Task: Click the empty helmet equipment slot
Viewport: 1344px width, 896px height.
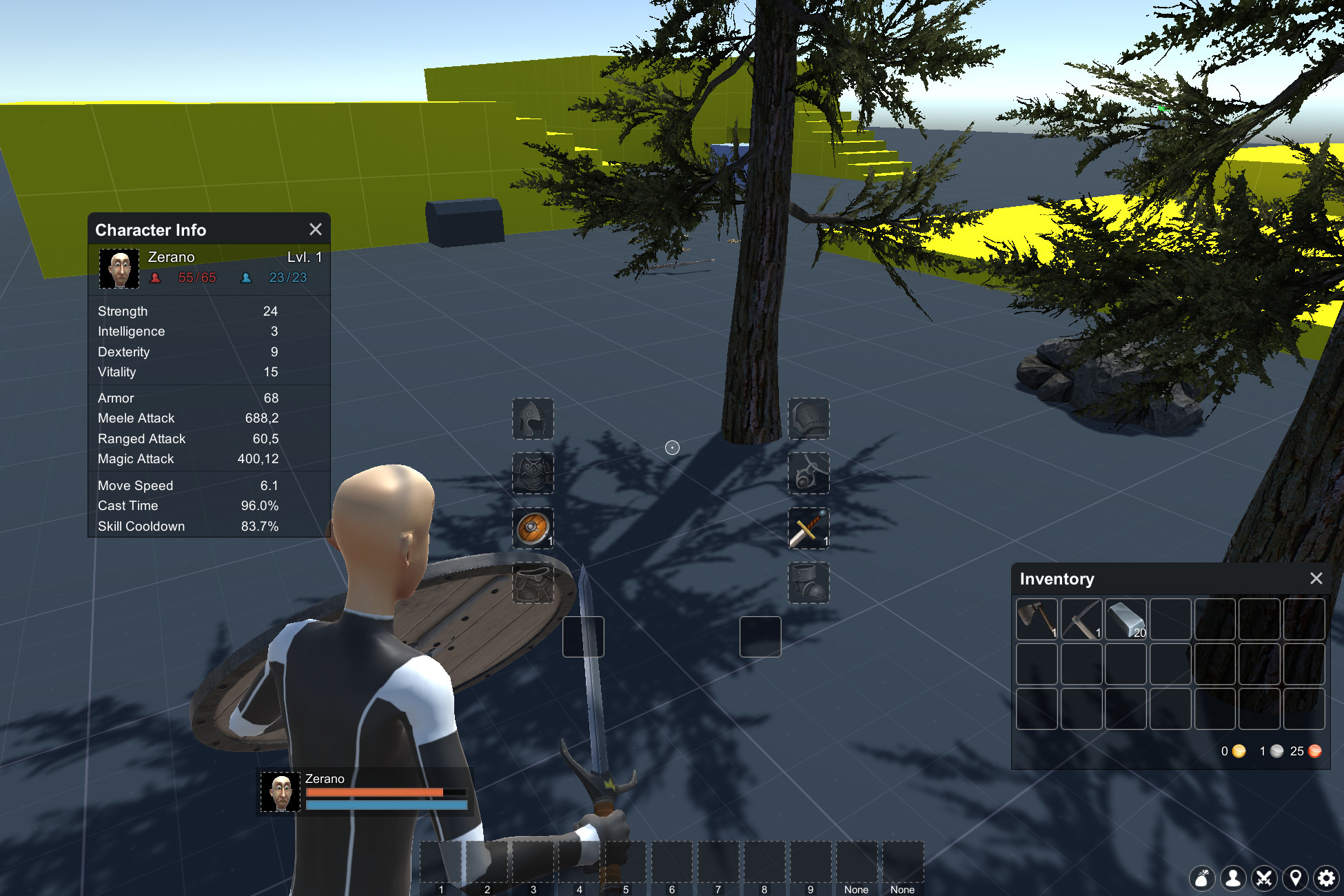Action: (533, 419)
